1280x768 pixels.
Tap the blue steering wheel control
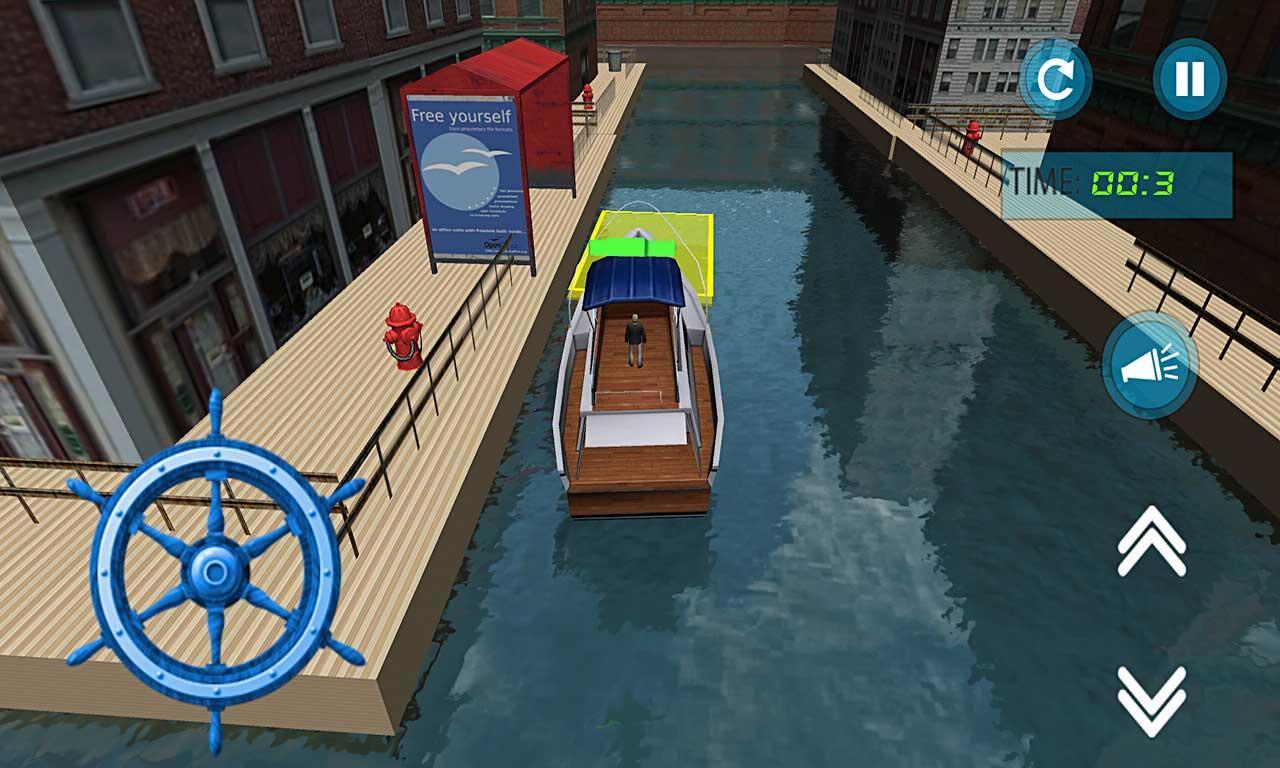pyautogui.click(x=214, y=575)
